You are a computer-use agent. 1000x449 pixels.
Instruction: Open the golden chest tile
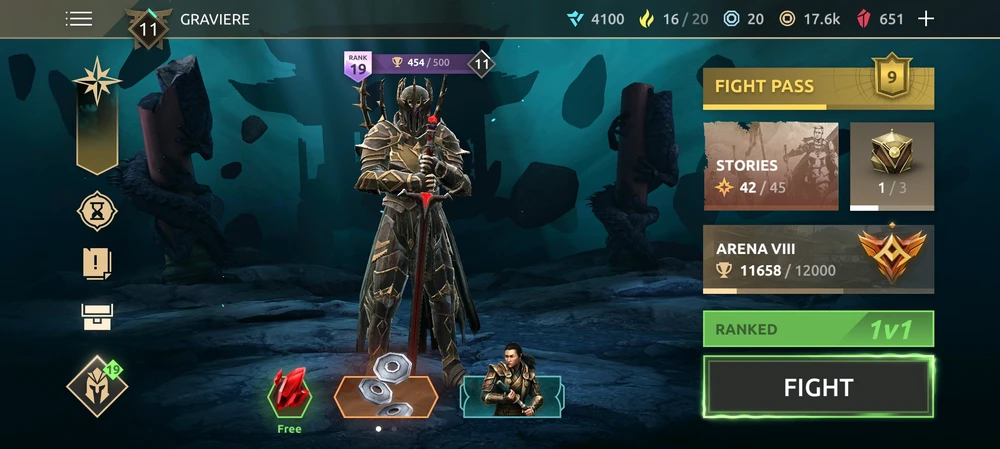click(x=892, y=166)
